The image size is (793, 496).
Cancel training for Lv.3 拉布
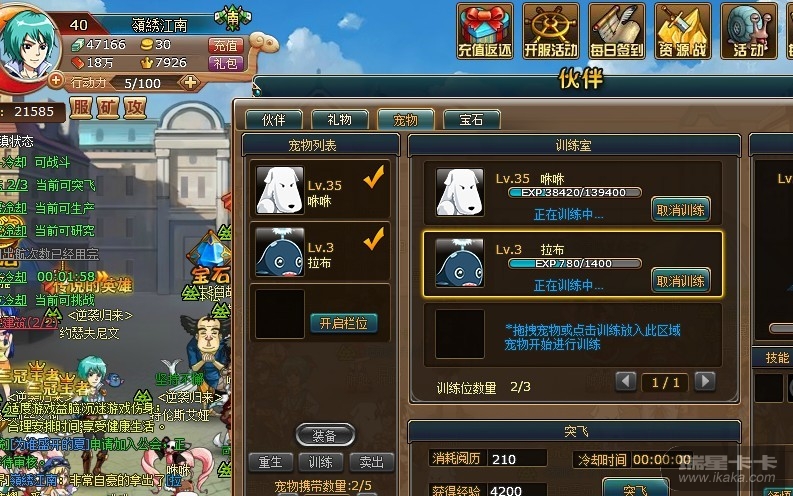(x=681, y=280)
